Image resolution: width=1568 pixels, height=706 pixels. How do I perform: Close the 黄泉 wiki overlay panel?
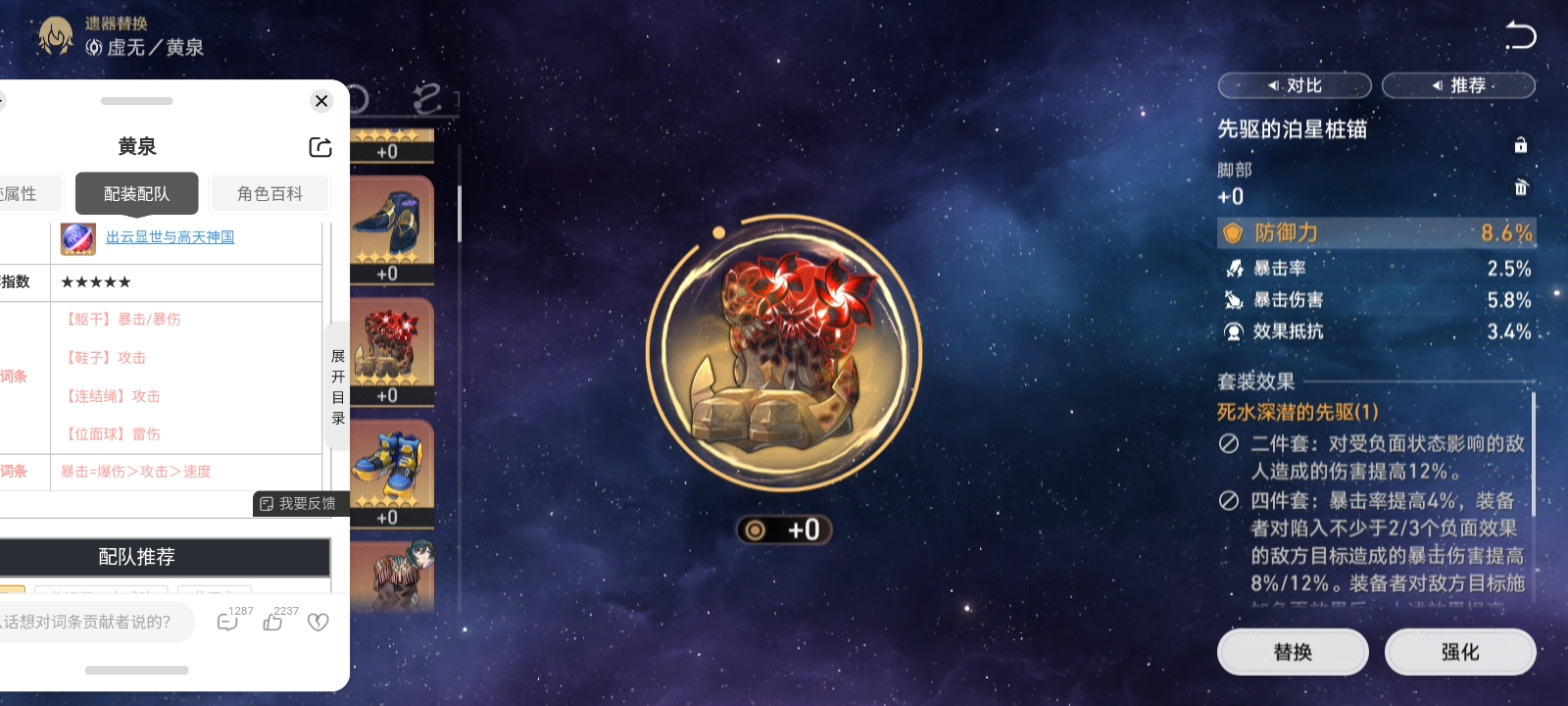321,101
